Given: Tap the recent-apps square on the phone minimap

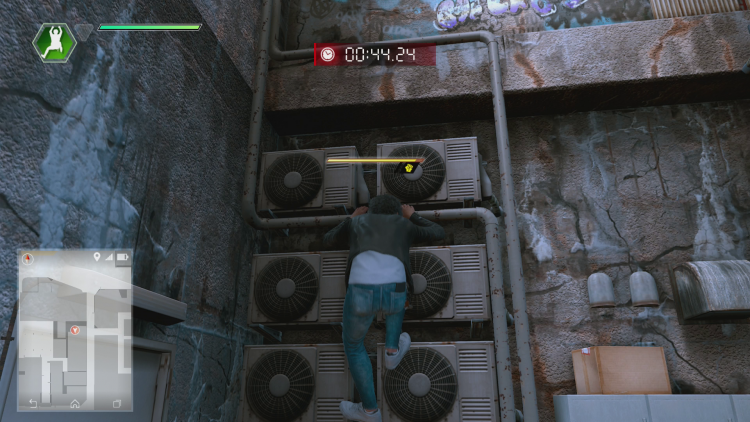Looking at the screenshot, I should pyautogui.click(x=115, y=403).
